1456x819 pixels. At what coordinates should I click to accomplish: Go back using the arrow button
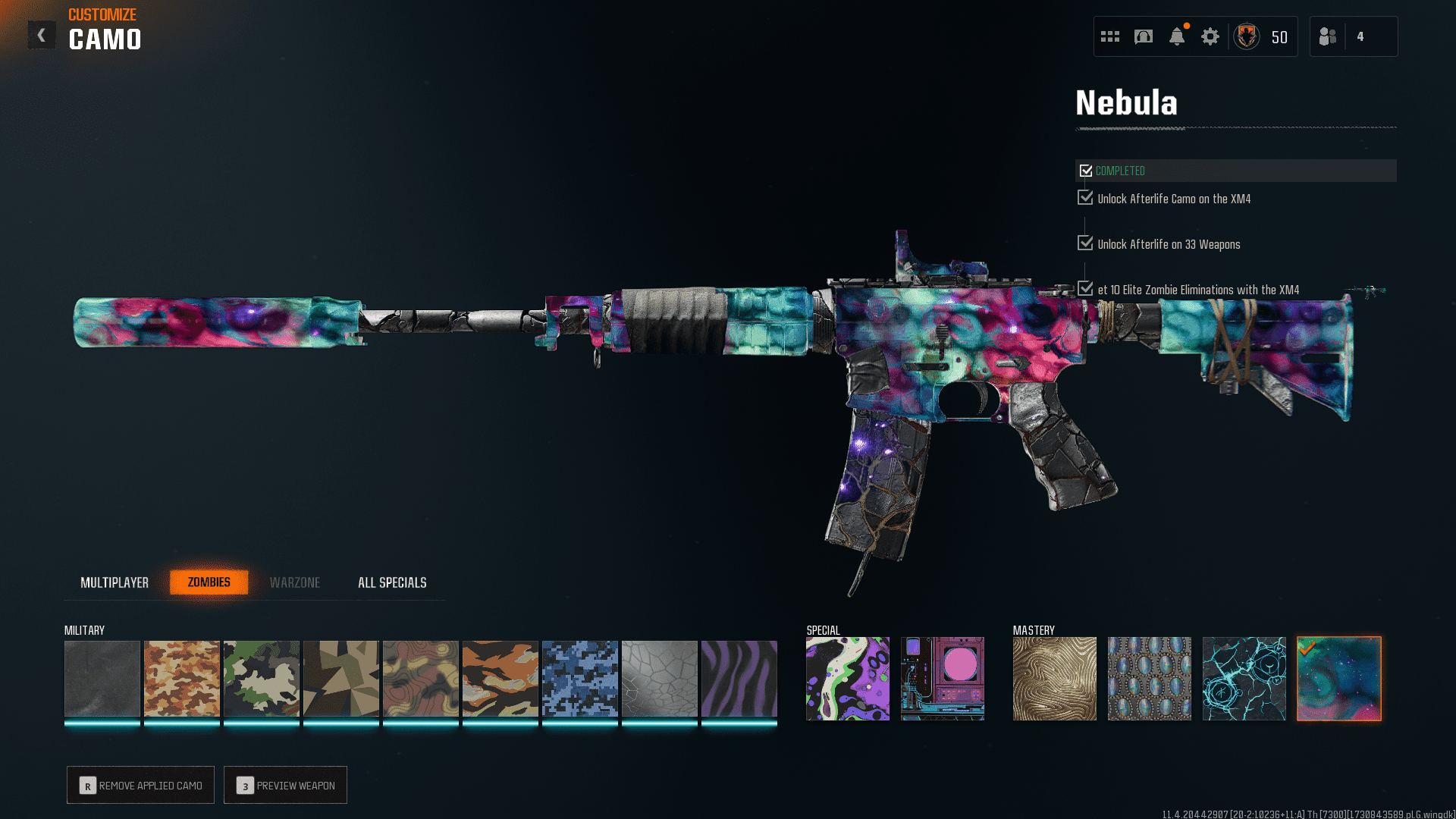(42, 35)
